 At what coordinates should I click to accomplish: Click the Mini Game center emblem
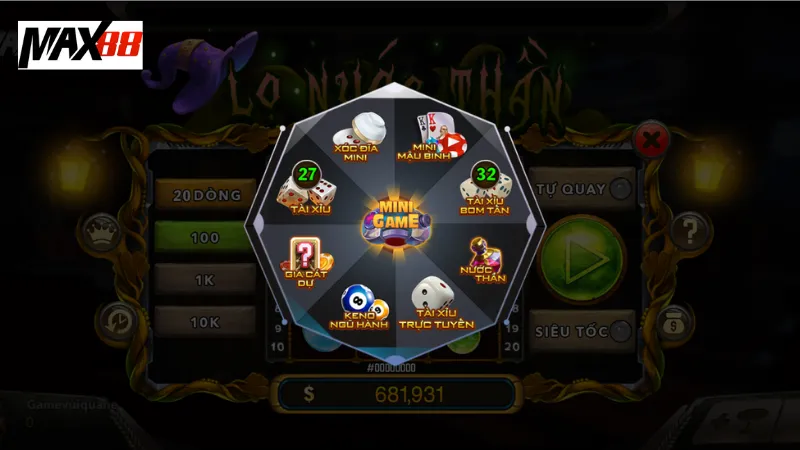(x=399, y=220)
